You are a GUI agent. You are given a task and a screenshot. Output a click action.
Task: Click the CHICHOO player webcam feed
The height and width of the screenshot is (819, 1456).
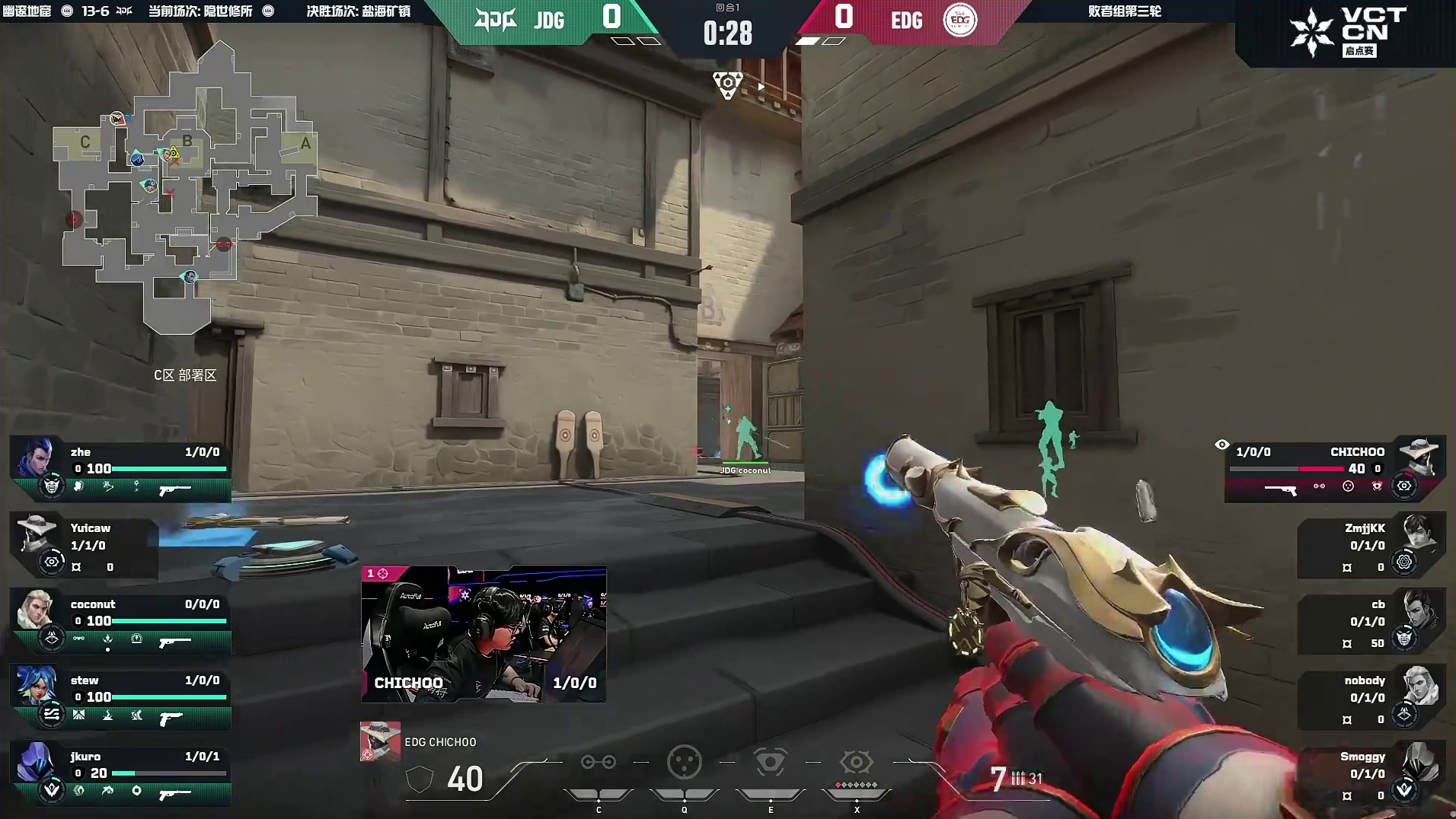484,633
